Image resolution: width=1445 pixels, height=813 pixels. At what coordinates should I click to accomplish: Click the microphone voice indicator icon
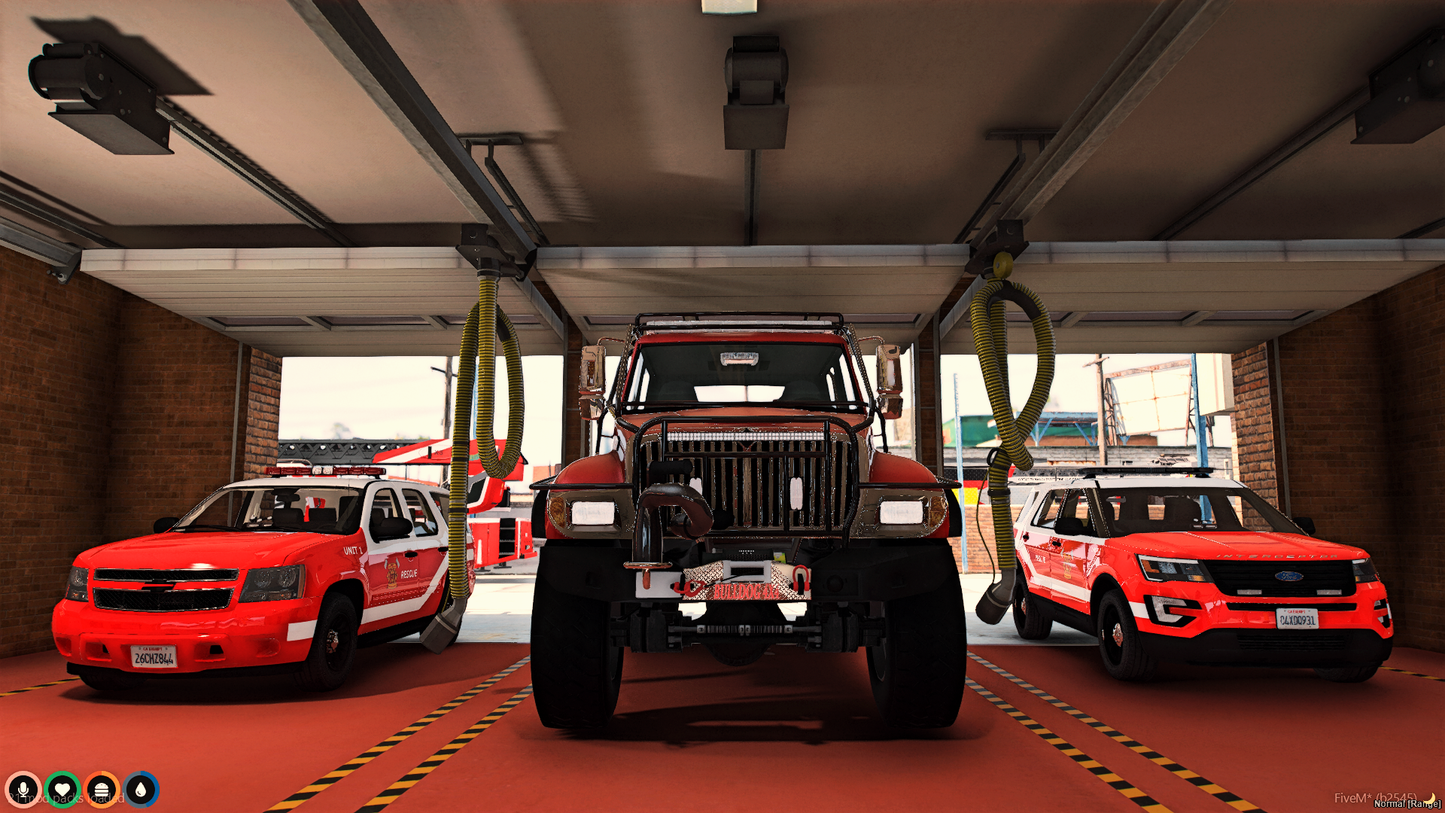pyautogui.click(x=22, y=787)
